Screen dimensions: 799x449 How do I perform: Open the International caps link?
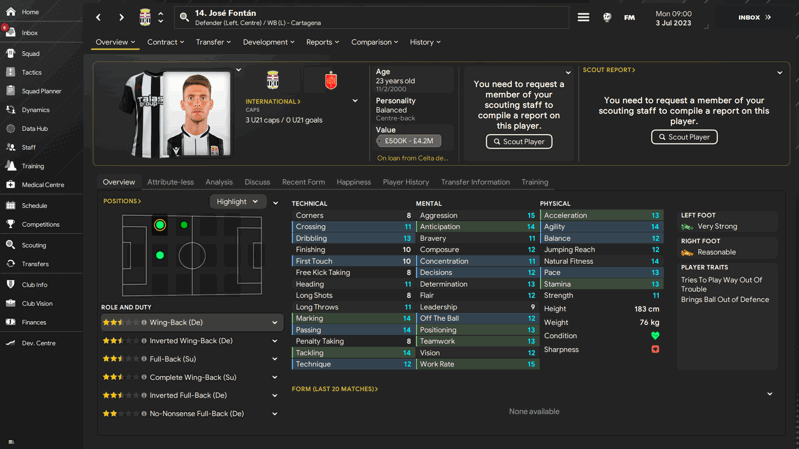pos(273,101)
